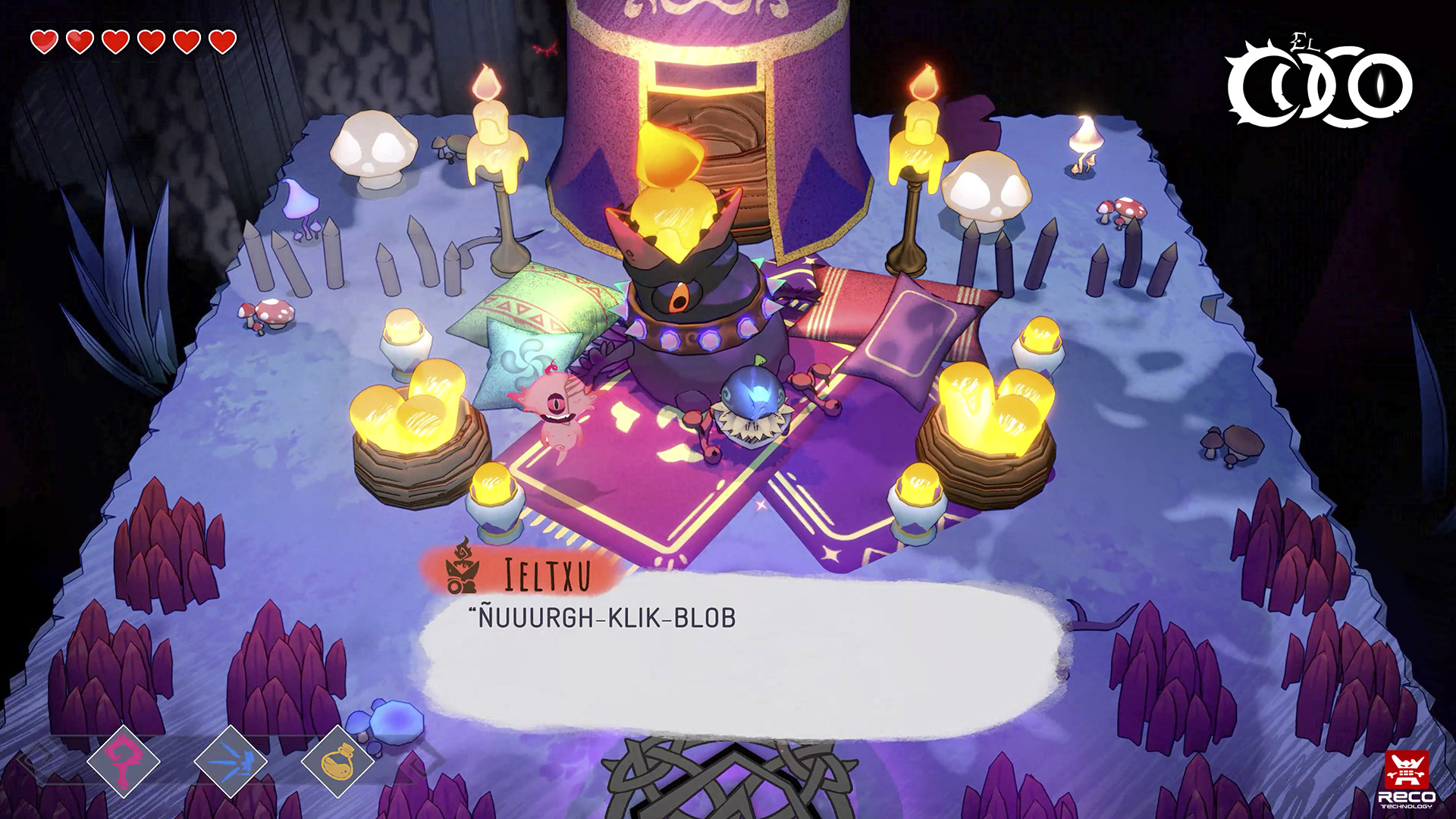
Task: Select the pink staff ability icon
Action: coord(124,760)
